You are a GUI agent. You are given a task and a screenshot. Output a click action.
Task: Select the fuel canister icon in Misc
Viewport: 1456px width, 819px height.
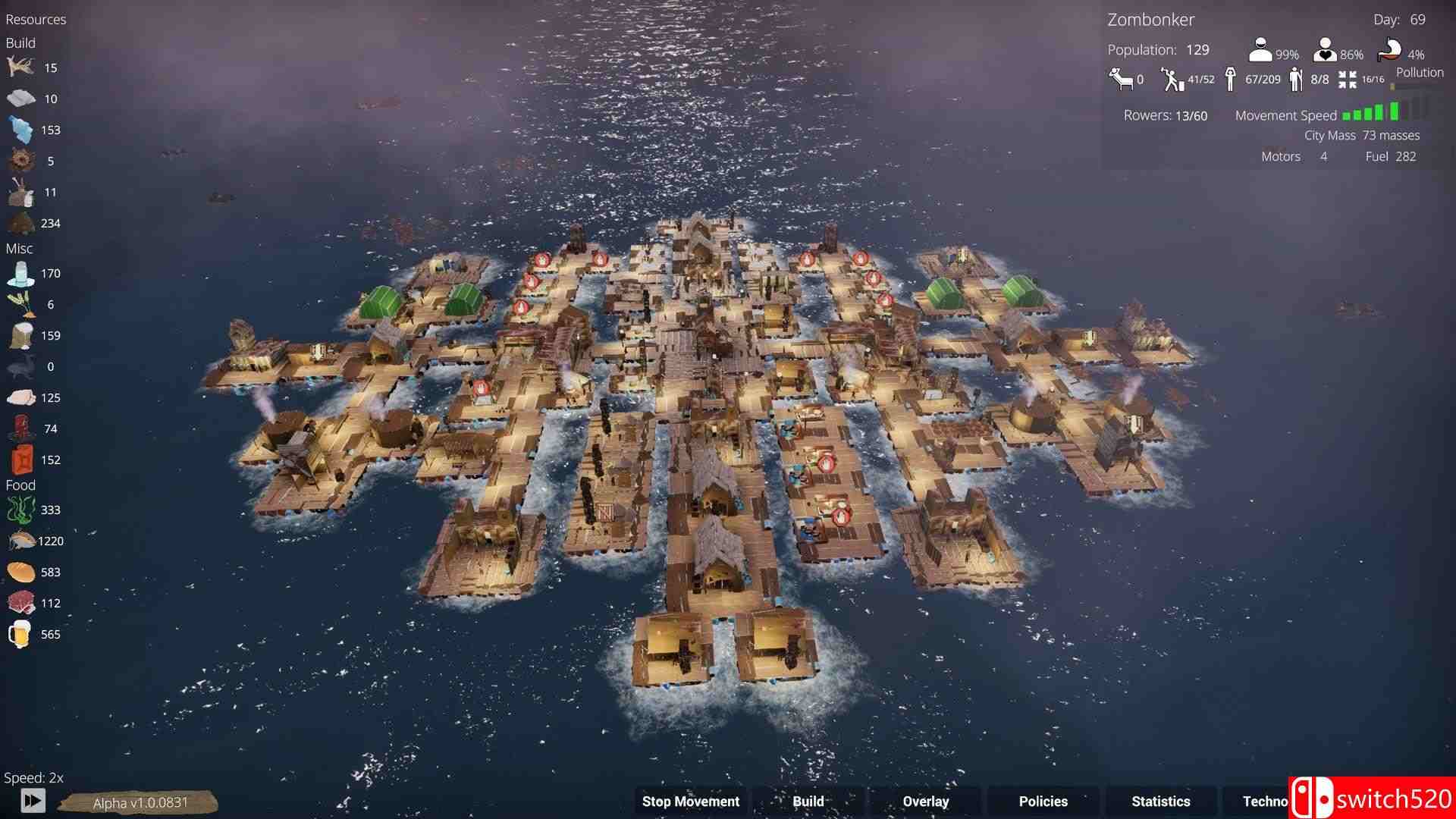21,459
